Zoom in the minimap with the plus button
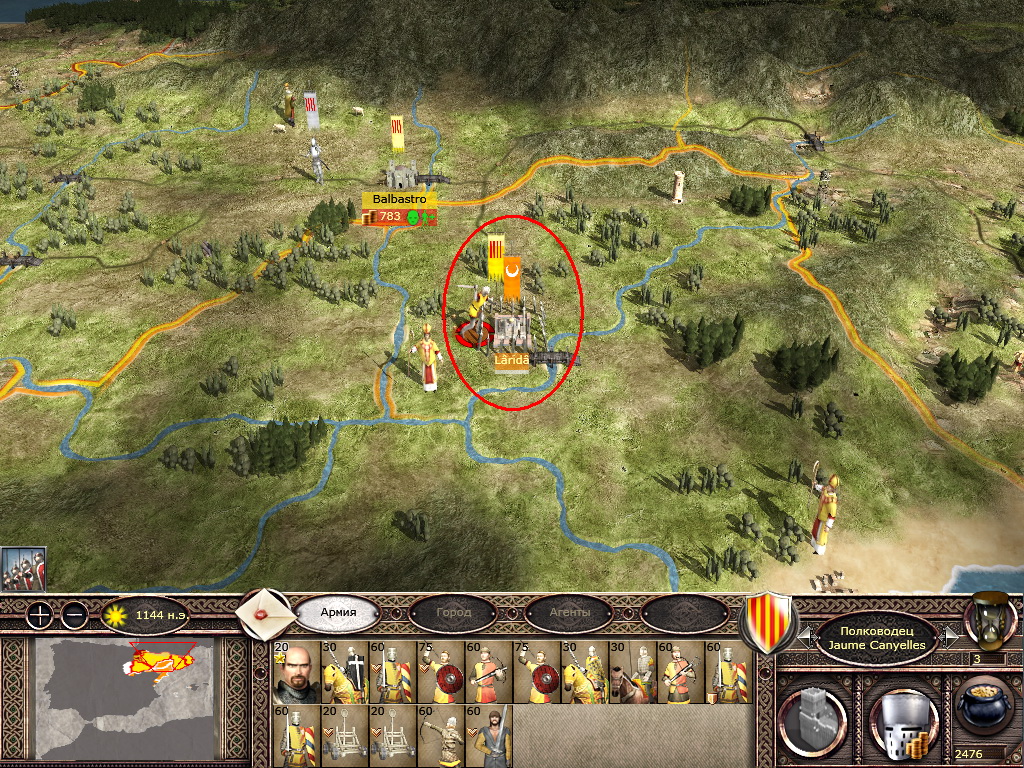The height and width of the screenshot is (768, 1024). click(x=39, y=615)
